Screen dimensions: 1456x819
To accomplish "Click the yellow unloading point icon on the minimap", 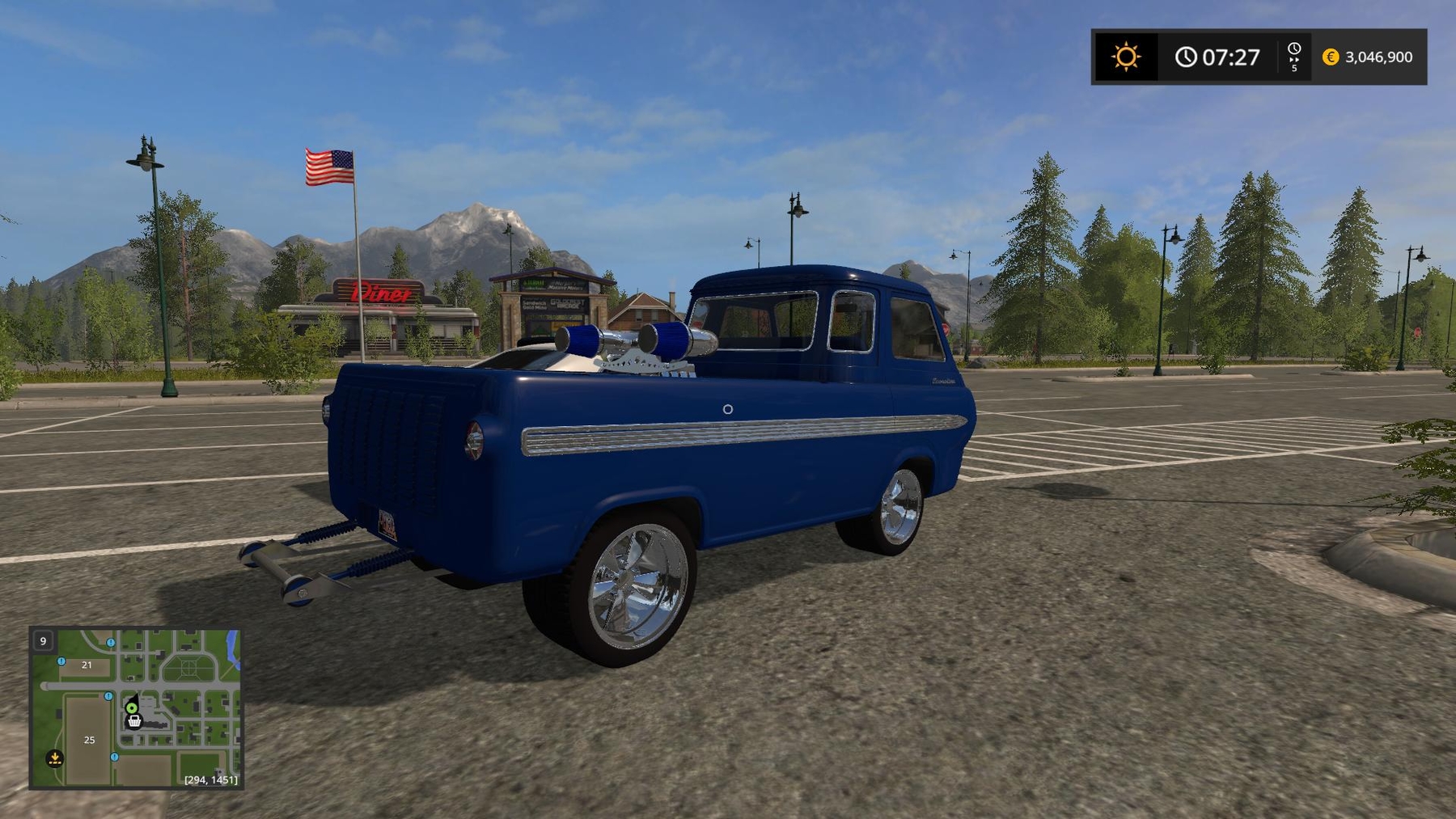I will [56, 758].
